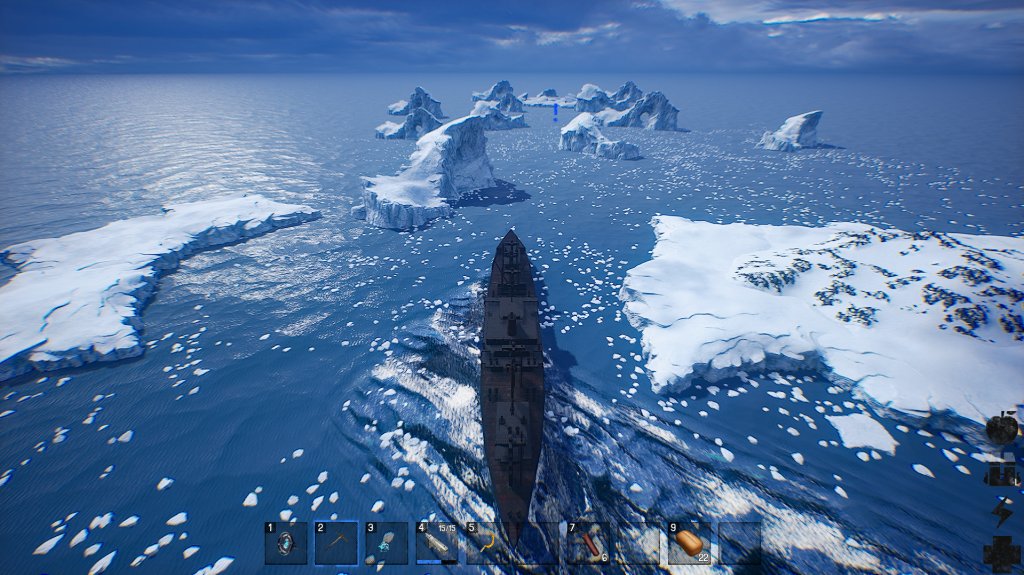The width and height of the screenshot is (1024, 575).
Task: Select the blue tool in hotbar slot 3
Action: [386, 543]
